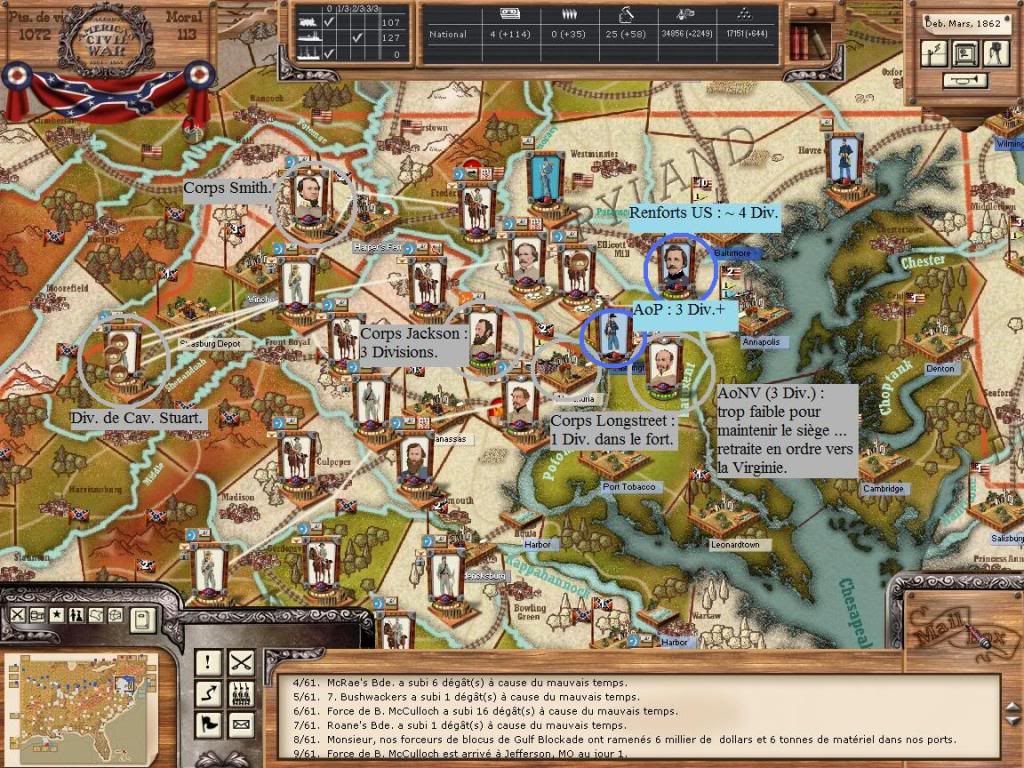Open the ledger book button
This screenshot has width=1024, height=768.
(143, 619)
